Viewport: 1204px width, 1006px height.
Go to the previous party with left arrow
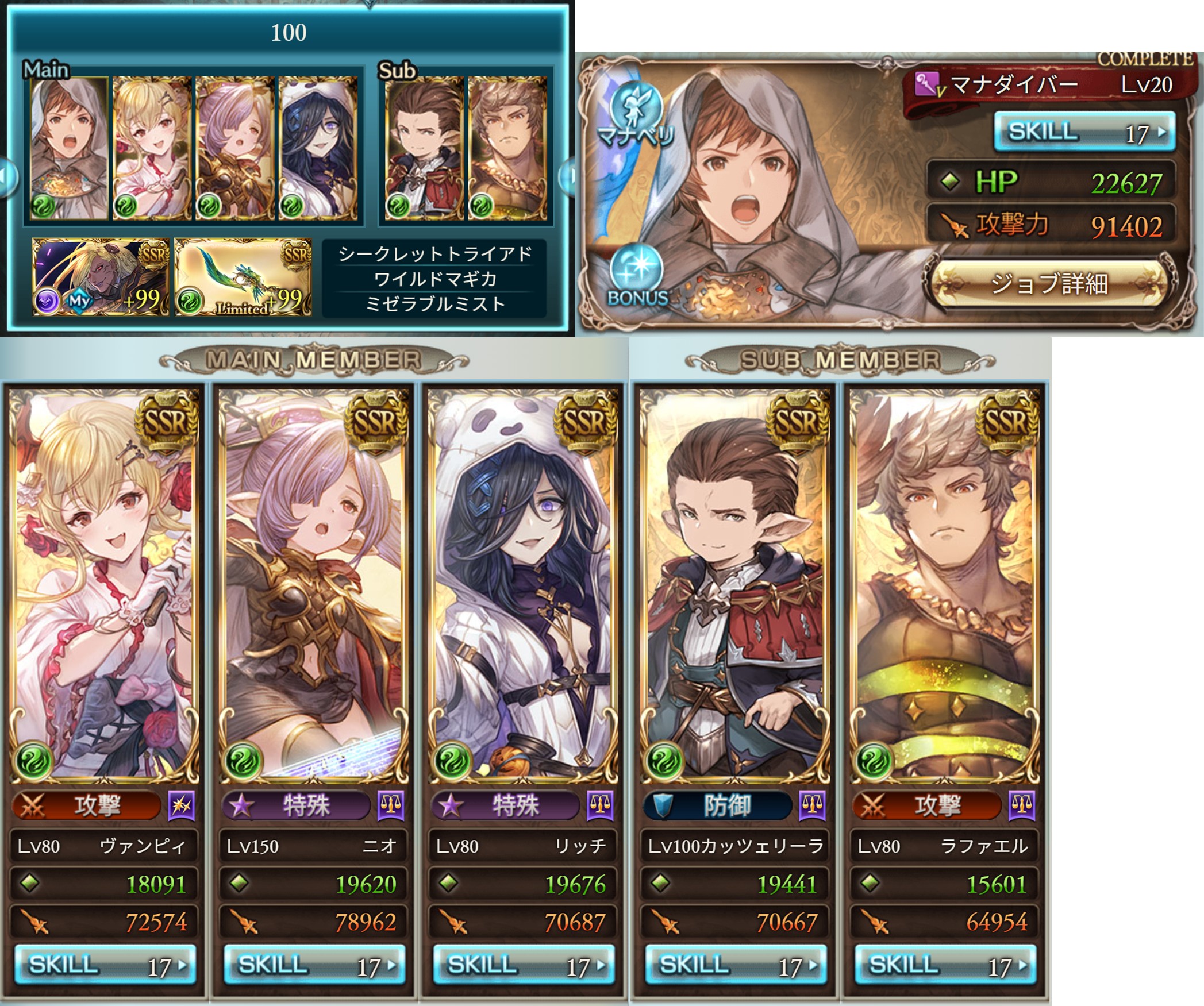[x=7, y=176]
